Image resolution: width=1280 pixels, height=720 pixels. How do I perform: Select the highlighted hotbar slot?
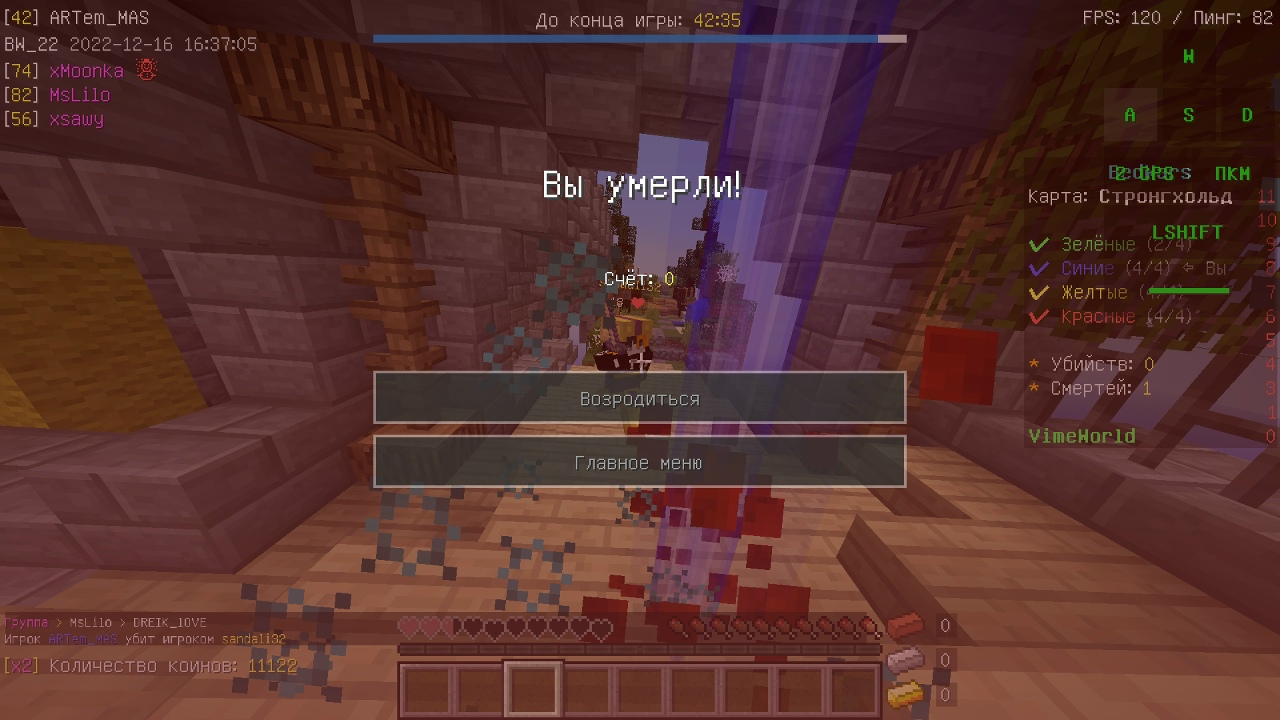(531, 689)
